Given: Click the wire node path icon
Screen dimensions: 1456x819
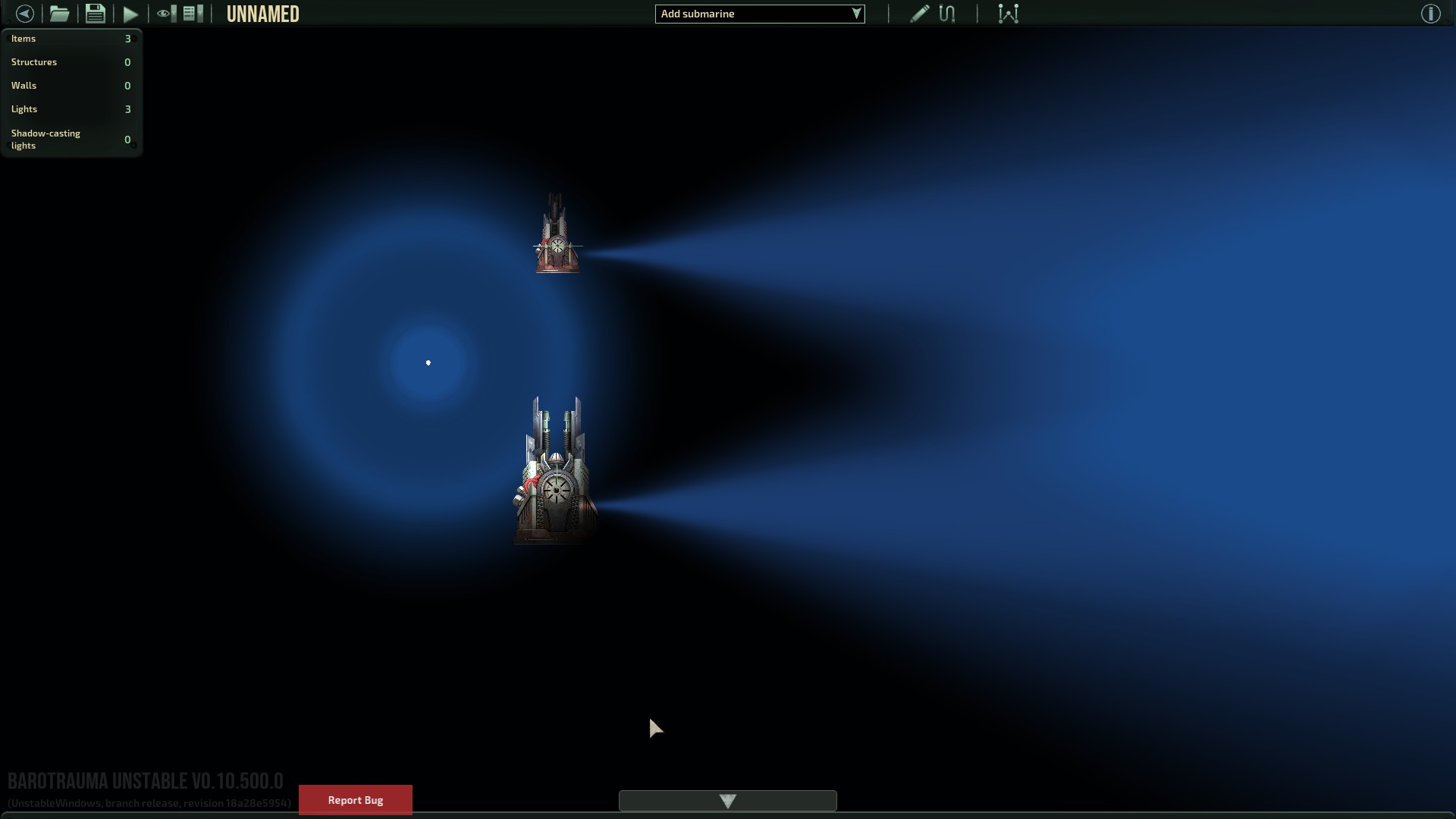Looking at the screenshot, I should coord(1009,13).
